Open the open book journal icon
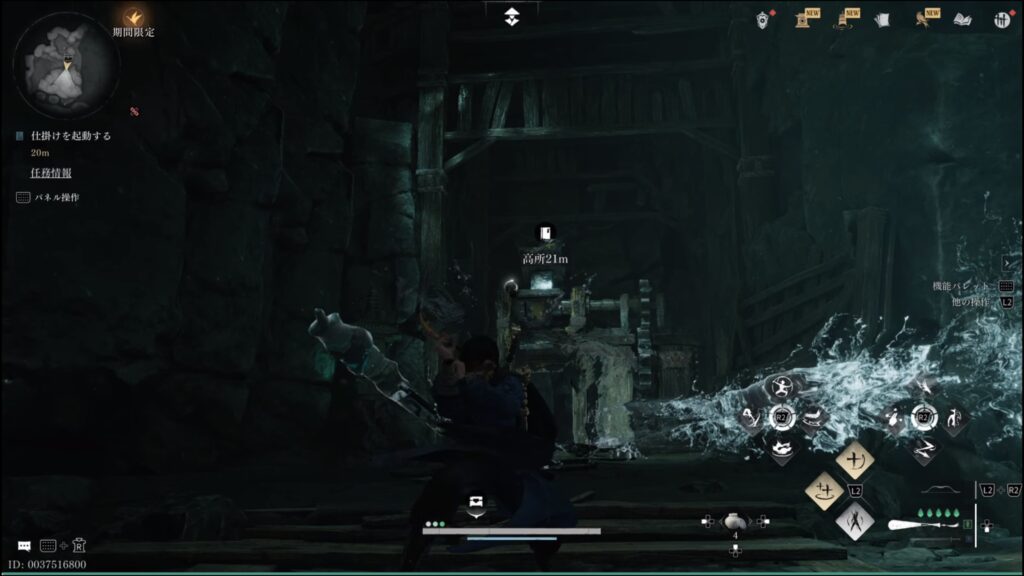 coord(962,19)
